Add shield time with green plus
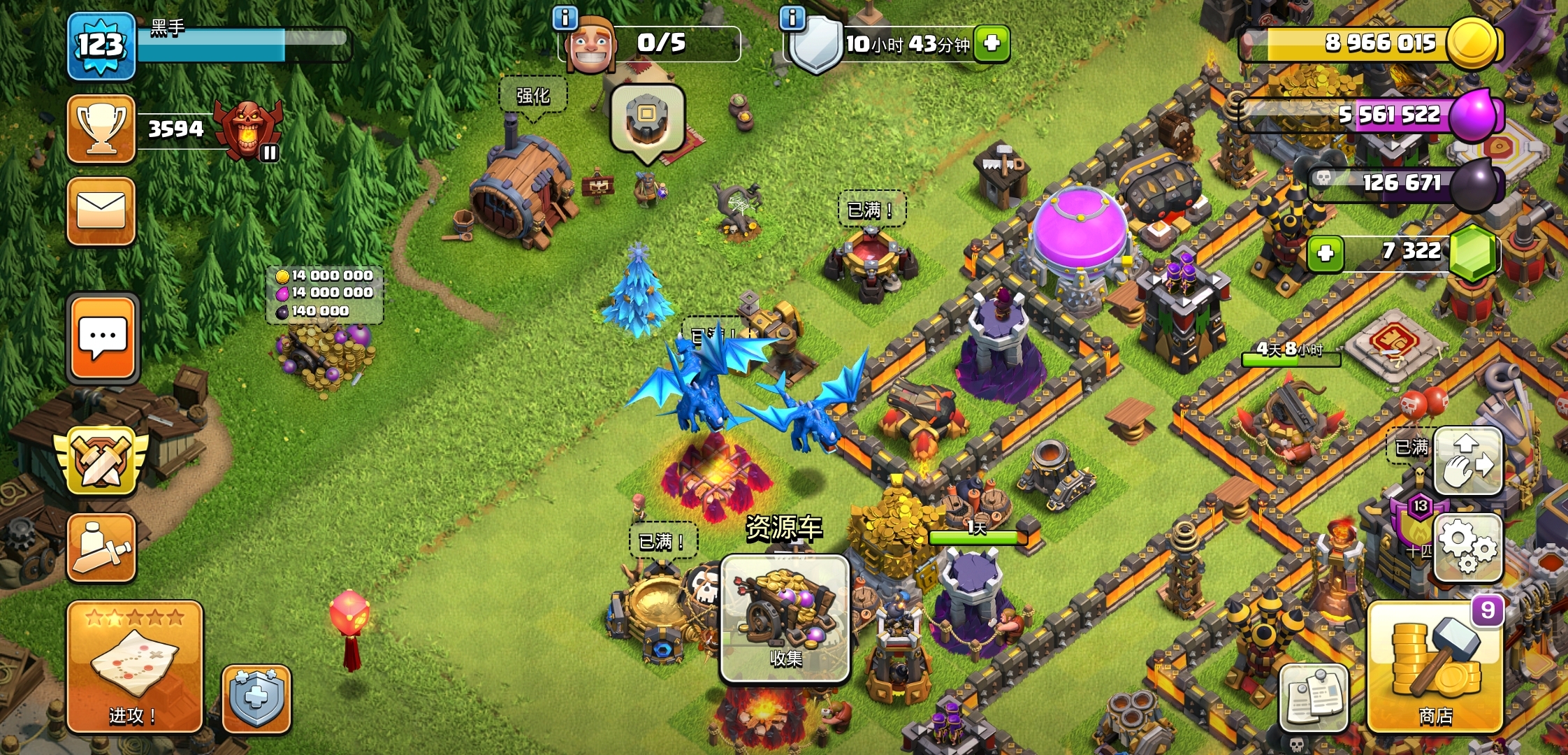Image resolution: width=1568 pixels, height=755 pixels. point(992,43)
